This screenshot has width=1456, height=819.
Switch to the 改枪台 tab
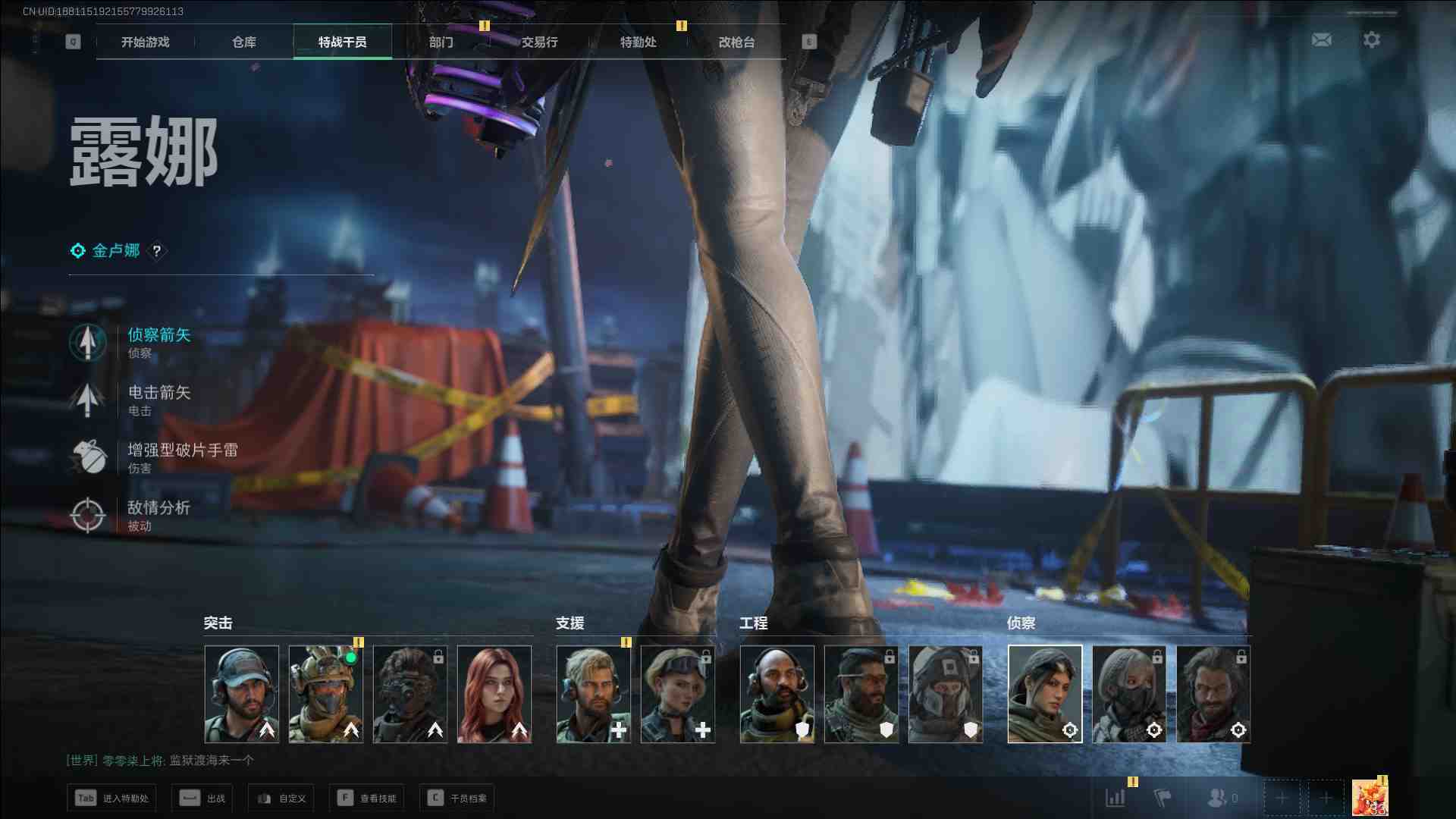point(736,42)
